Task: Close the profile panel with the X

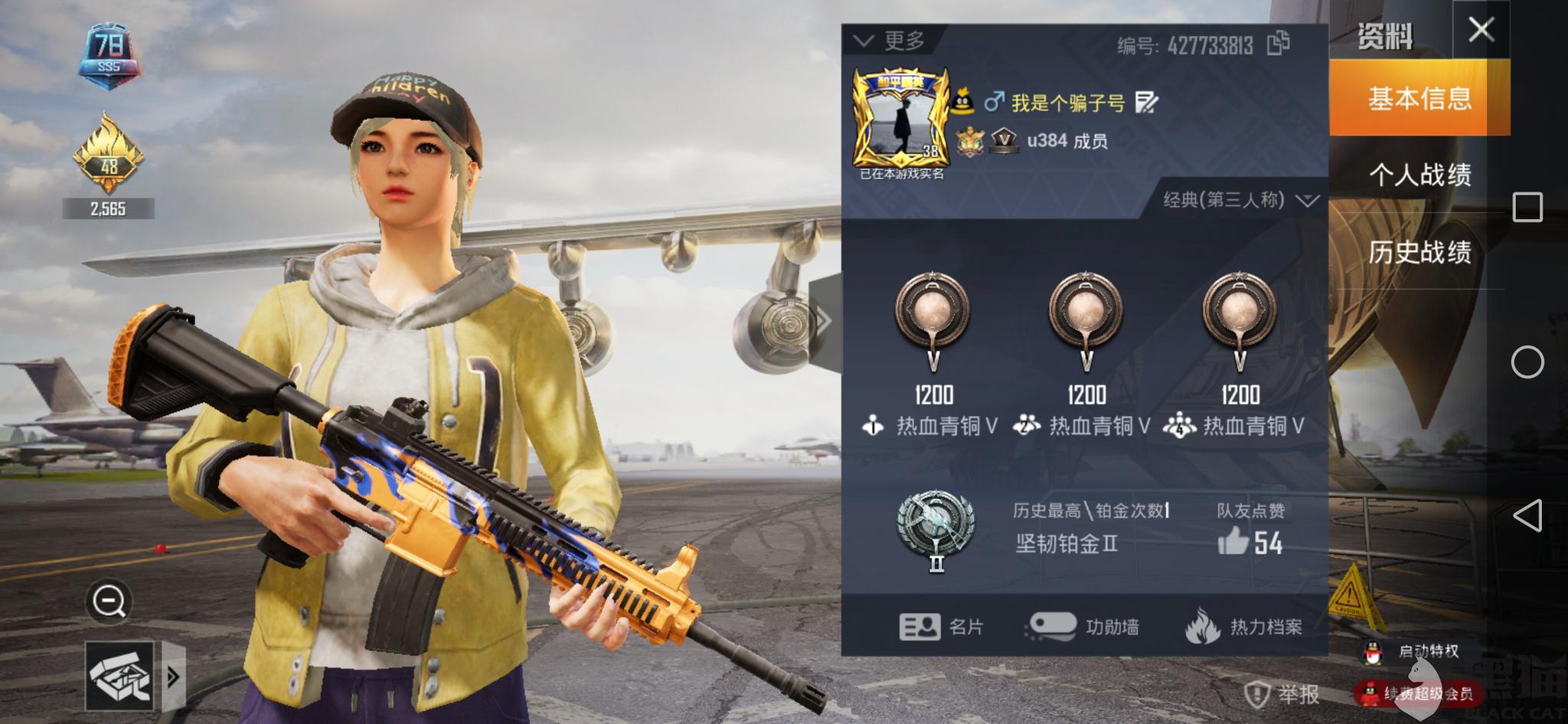Action: [x=1481, y=31]
